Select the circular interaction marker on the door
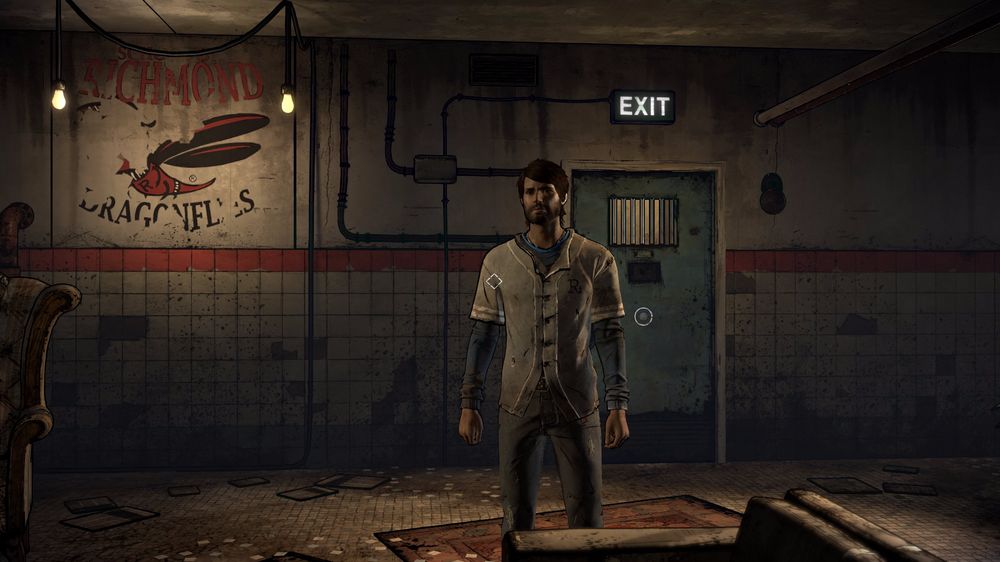1000x562 pixels. (643, 317)
